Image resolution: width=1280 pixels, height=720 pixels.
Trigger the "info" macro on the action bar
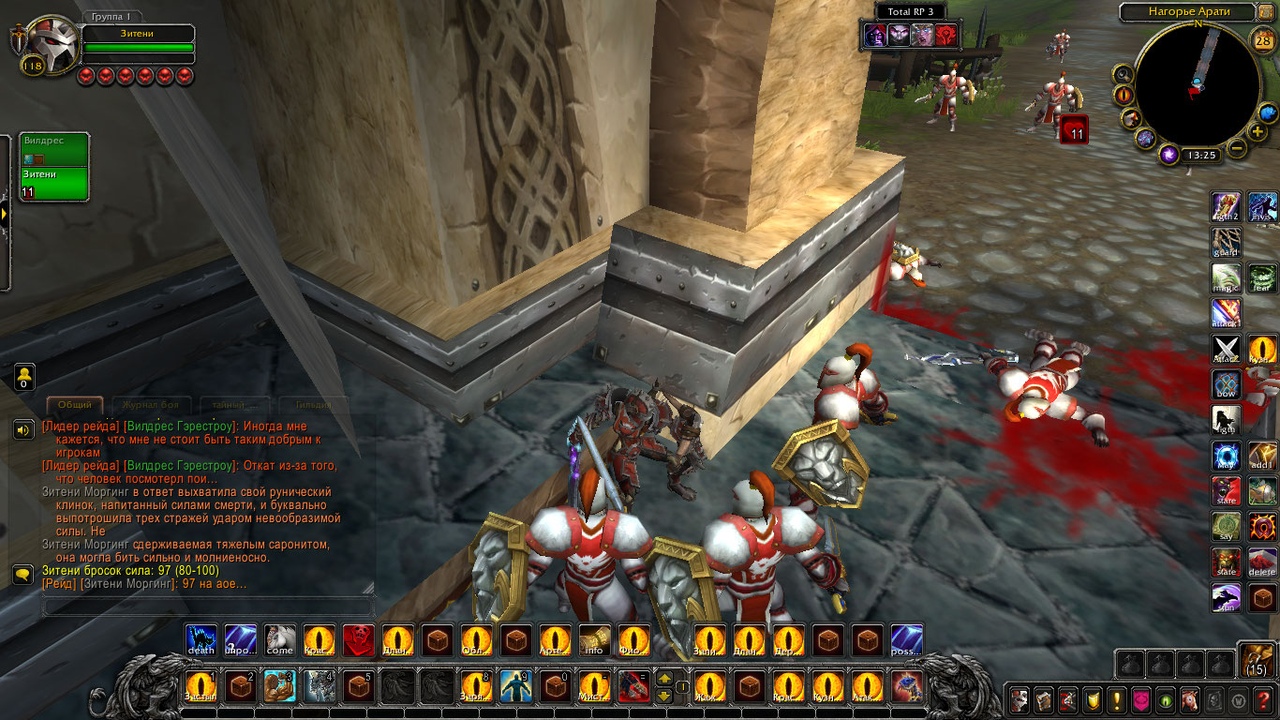[594, 640]
